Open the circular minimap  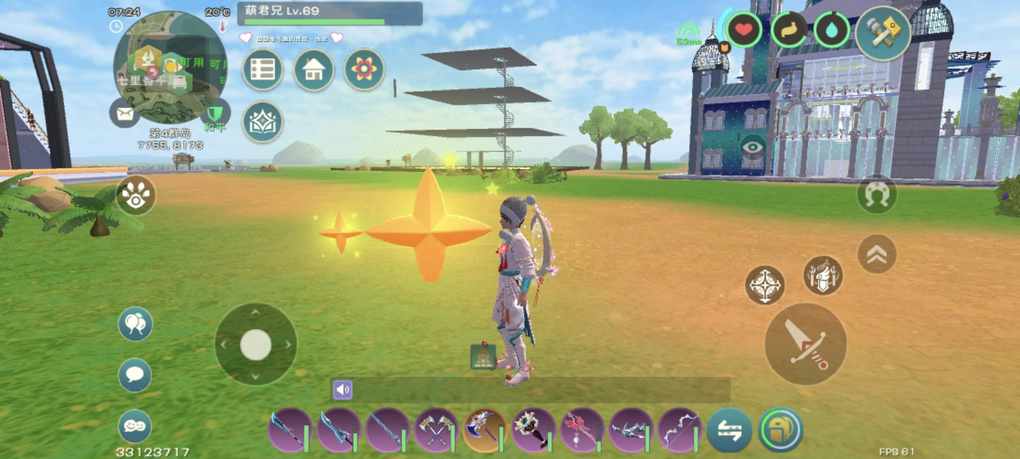[170, 65]
